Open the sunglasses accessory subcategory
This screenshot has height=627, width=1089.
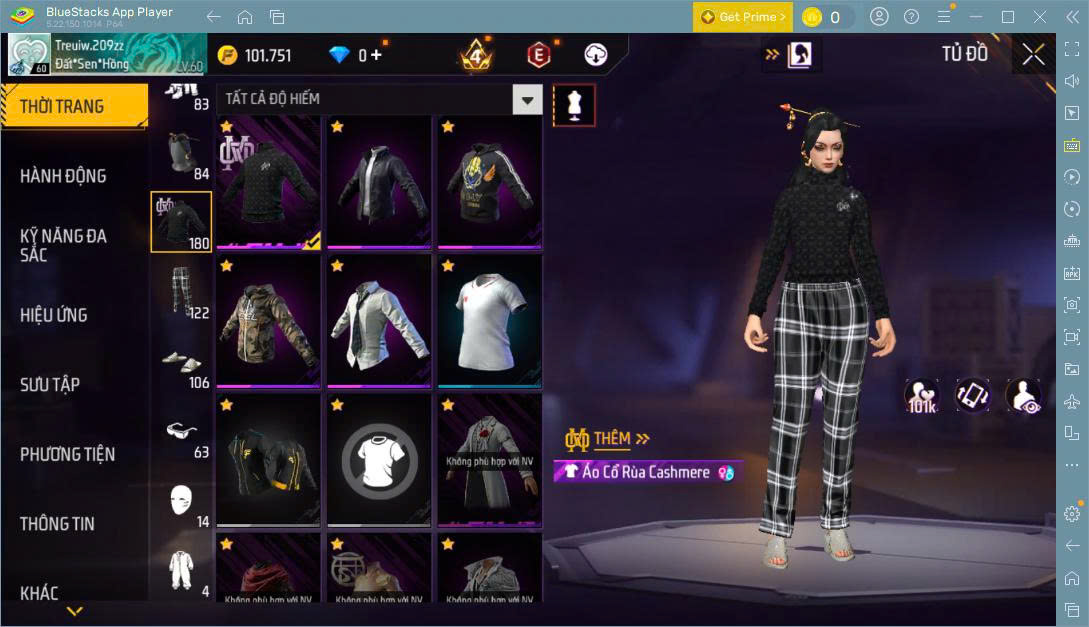181,432
